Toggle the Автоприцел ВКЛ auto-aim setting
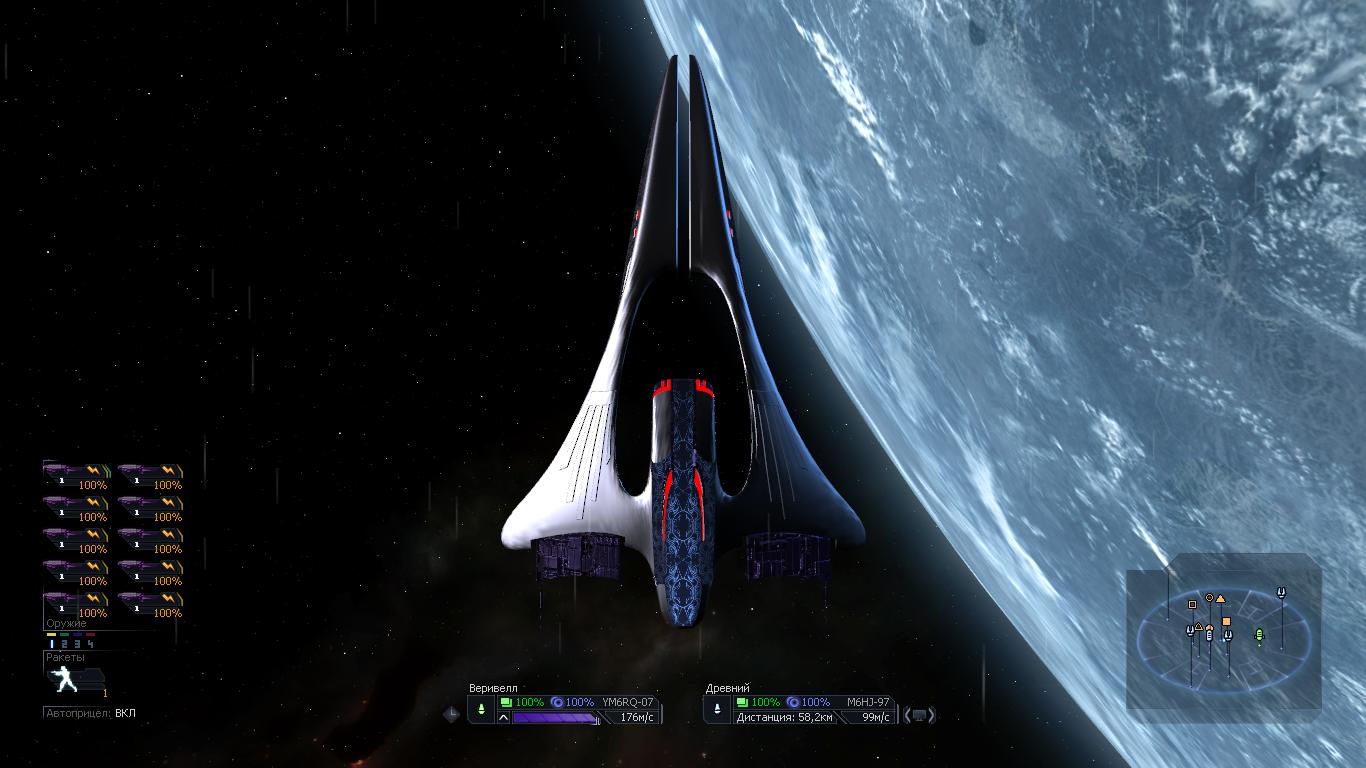Image resolution: width=1366 pixels, height=768 pixels. click(x=90, y=713)
